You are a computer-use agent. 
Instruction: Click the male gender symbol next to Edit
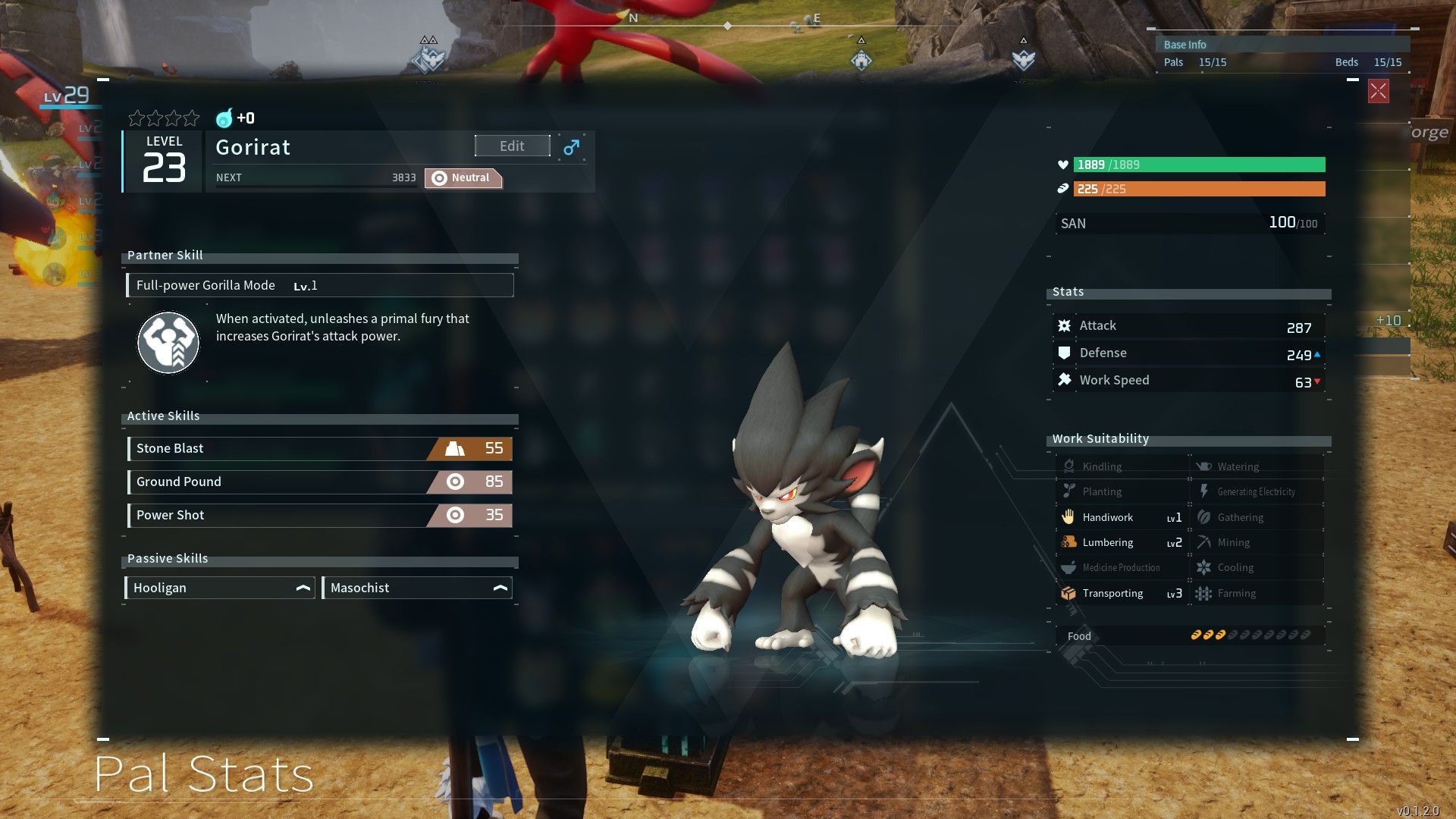(571, 146)
